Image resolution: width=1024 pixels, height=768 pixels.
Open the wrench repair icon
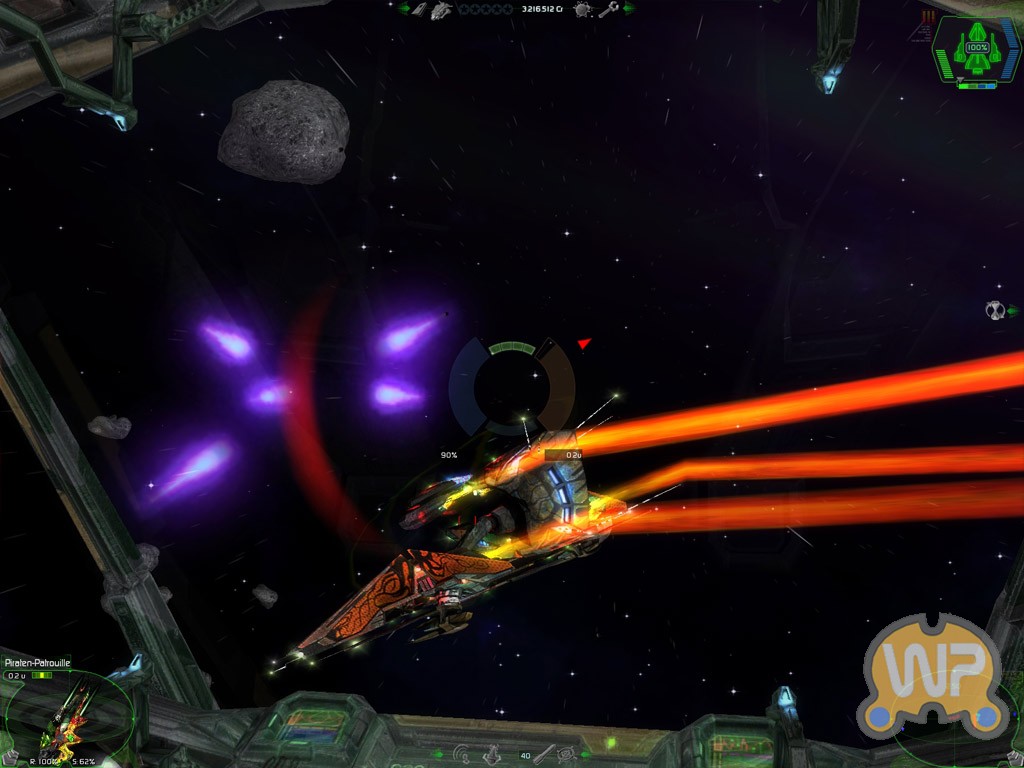[x=608, y=9]
